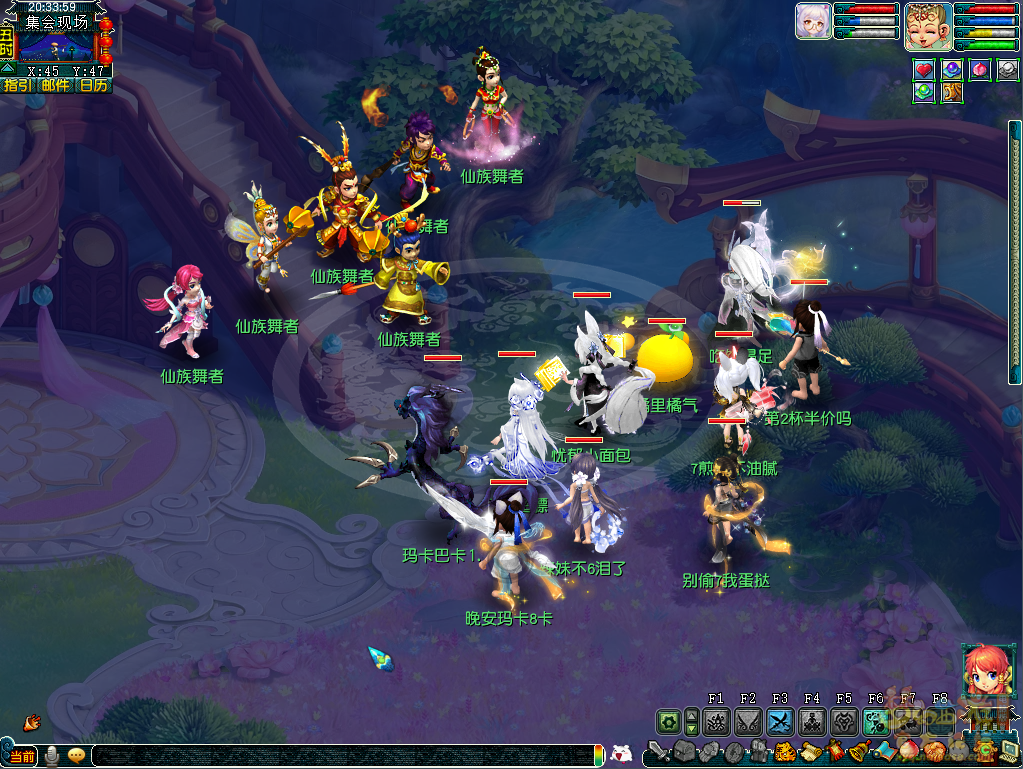Open the 指引 guide button
1023x769 pixels.
tap(16, 85)
